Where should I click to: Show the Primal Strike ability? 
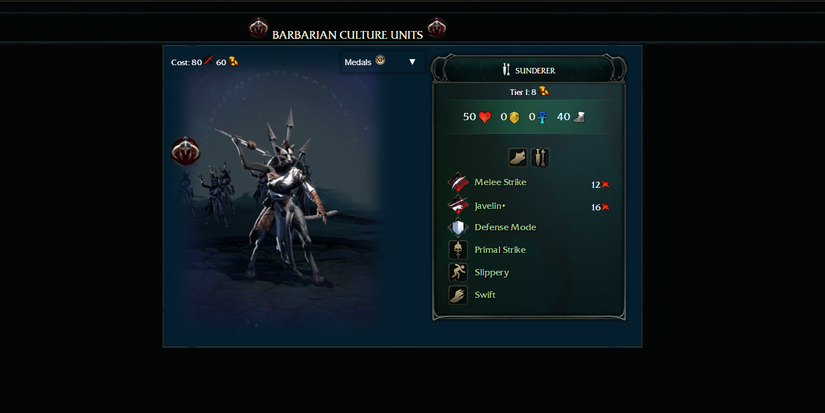(x=499, y=250)
